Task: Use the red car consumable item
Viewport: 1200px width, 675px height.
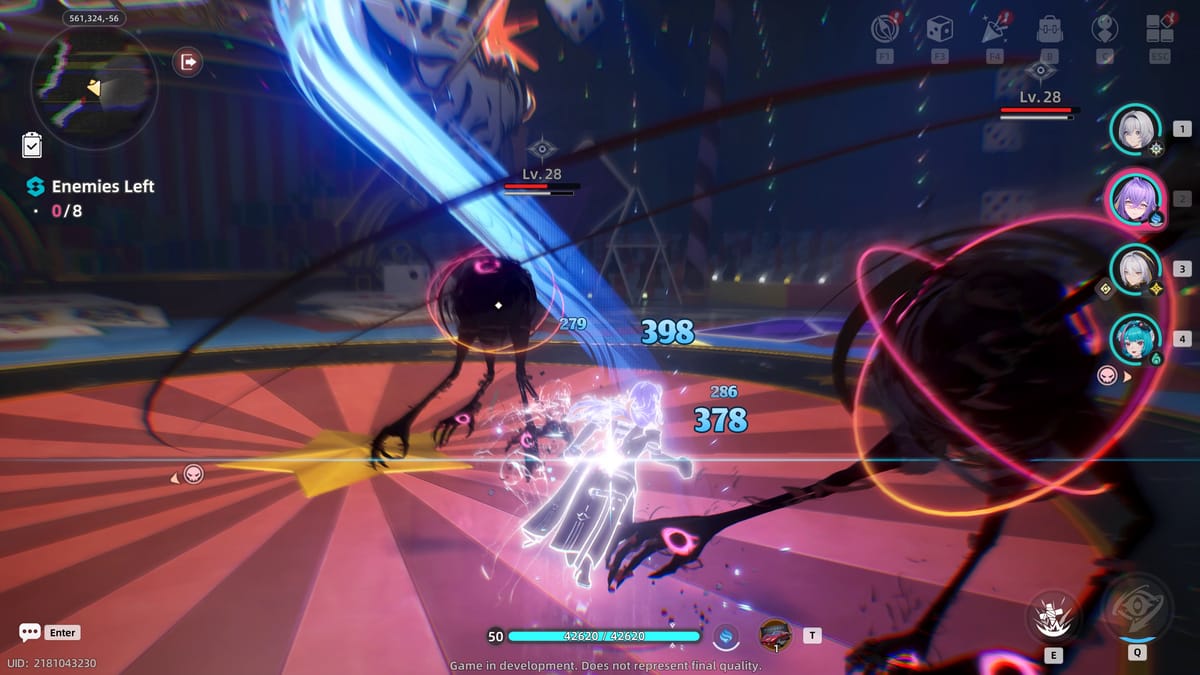Action: 776,634
